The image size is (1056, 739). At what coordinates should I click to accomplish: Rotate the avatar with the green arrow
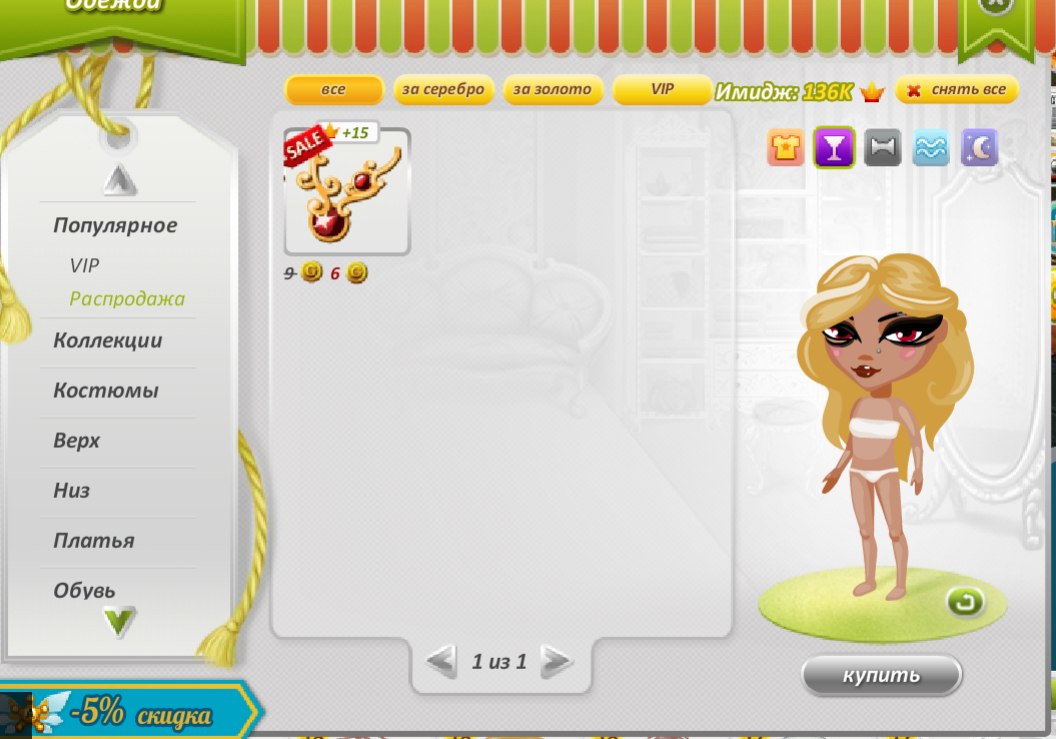(x=966, y=601)
